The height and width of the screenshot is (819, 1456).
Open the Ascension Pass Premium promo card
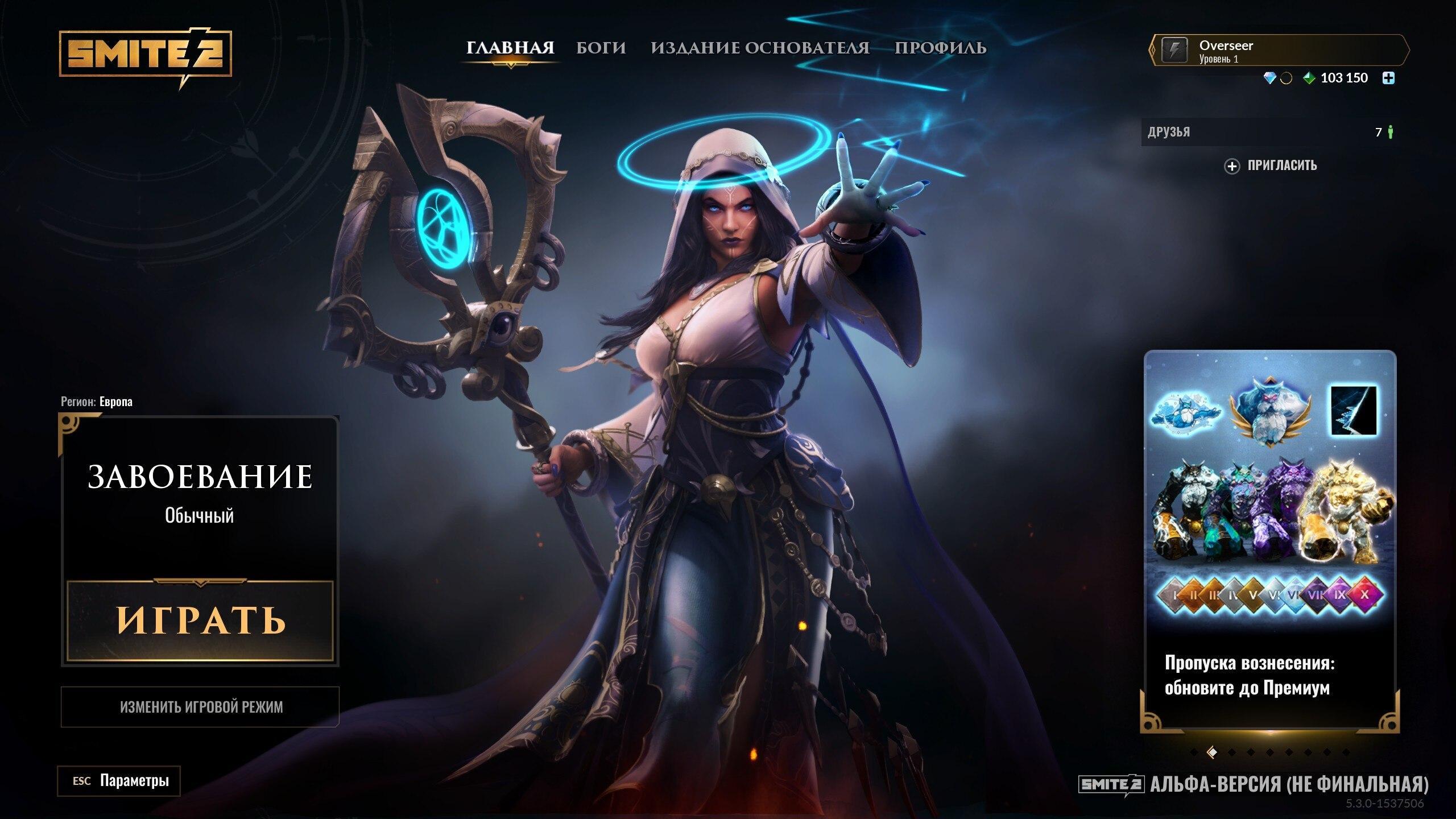coord(1269,540)
